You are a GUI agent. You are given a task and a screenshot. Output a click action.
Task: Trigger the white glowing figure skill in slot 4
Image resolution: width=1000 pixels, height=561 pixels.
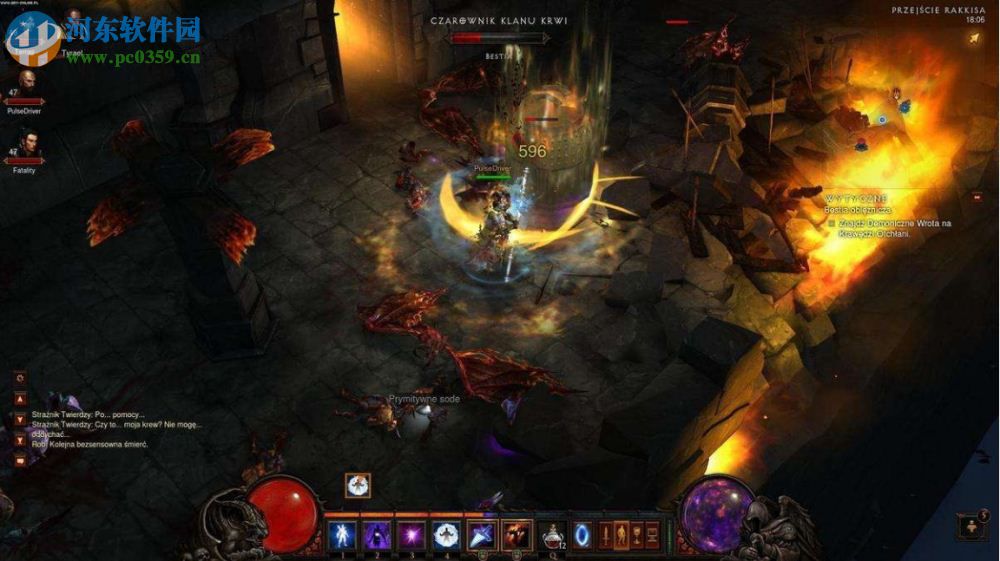click(x=446, y=534)
